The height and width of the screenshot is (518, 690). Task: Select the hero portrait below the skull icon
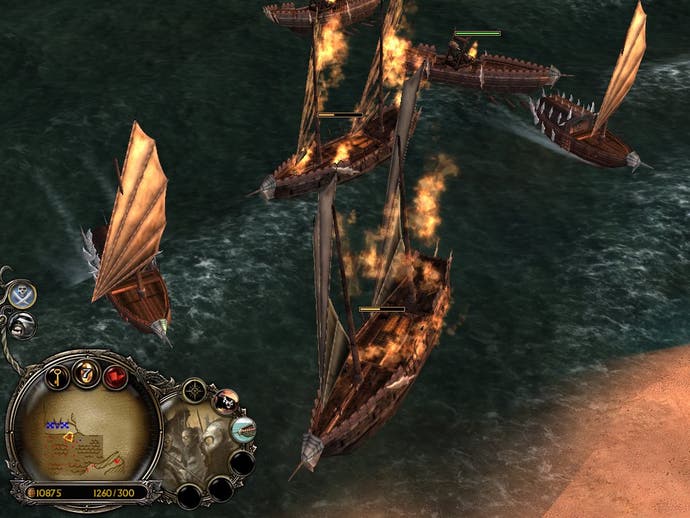(x=22, y=325)
